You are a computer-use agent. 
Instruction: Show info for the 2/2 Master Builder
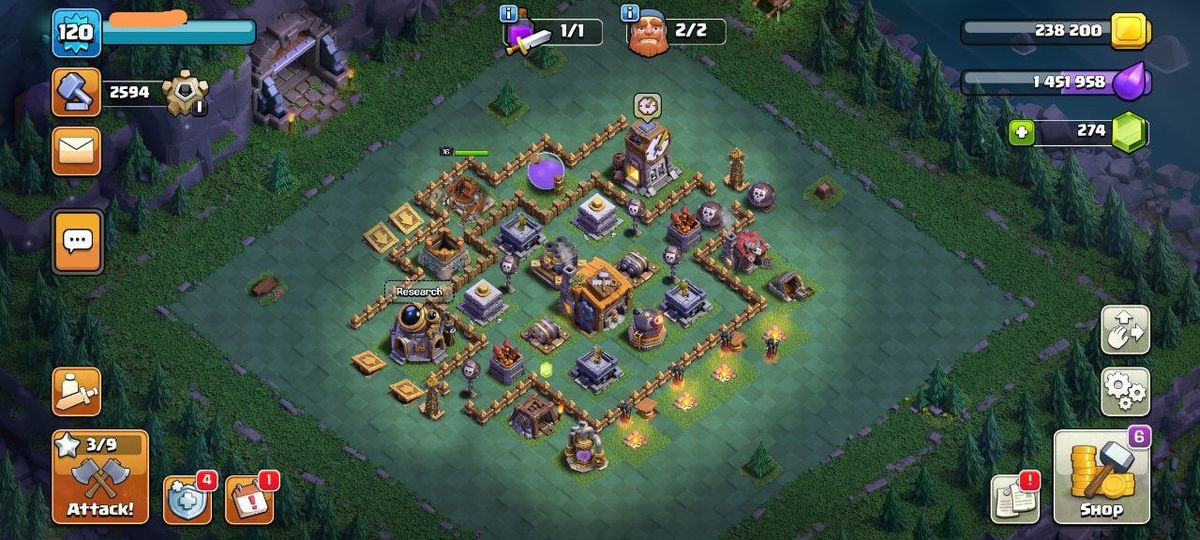tap(630, 13)
